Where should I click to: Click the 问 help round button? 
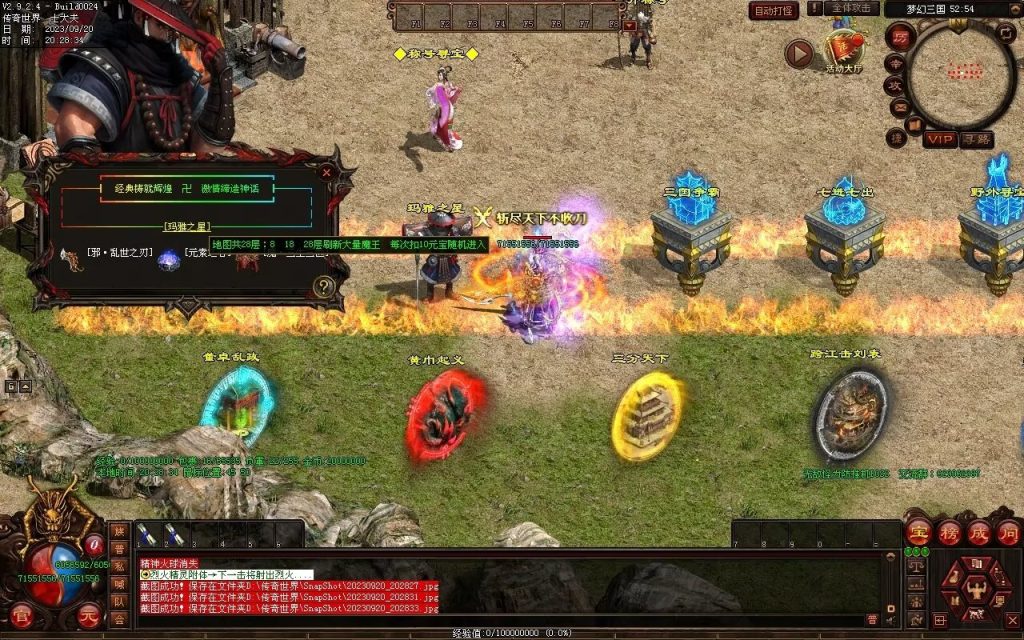pos(1008,531)
